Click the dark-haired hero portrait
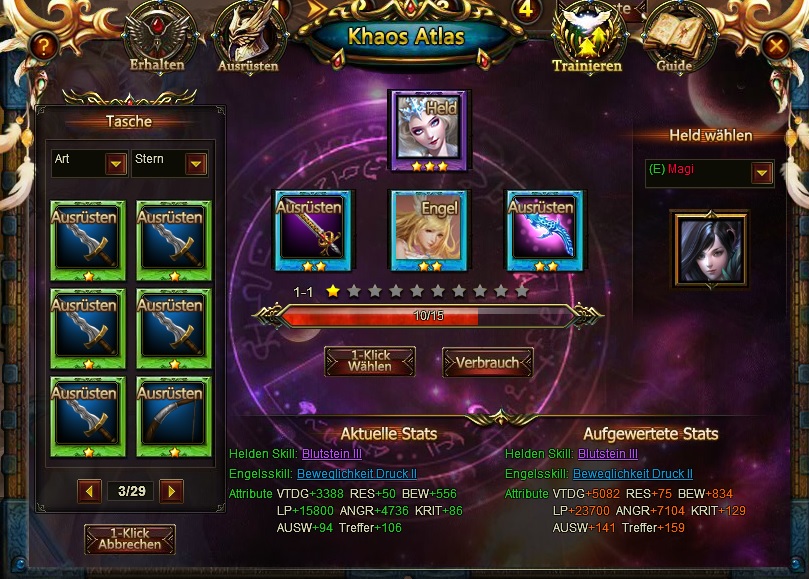The width and height of the screenshot is (809, 579). (709, 248)
